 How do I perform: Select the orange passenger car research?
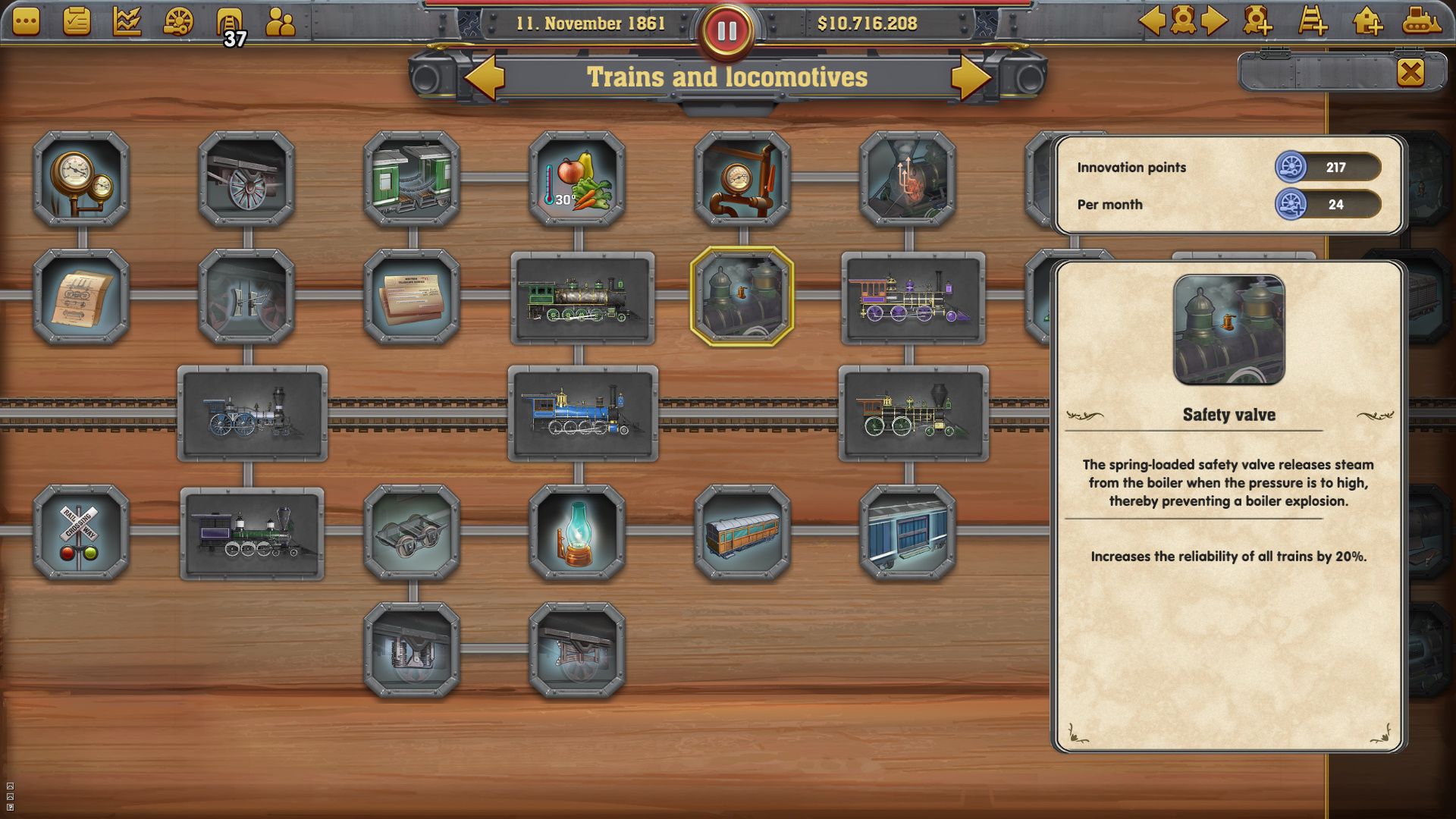[742, 532]
